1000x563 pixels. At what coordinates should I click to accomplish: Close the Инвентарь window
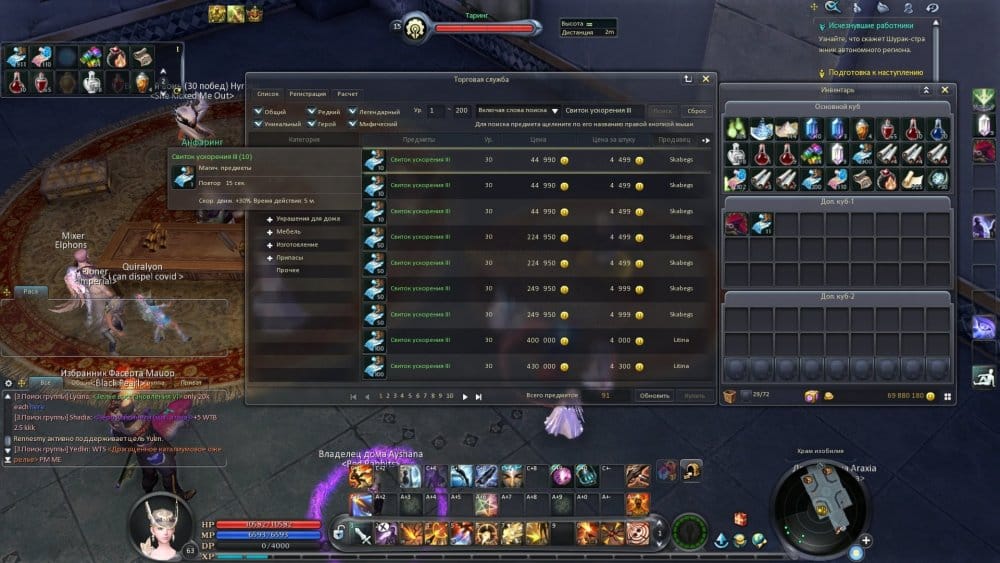[x=944, y=90]
